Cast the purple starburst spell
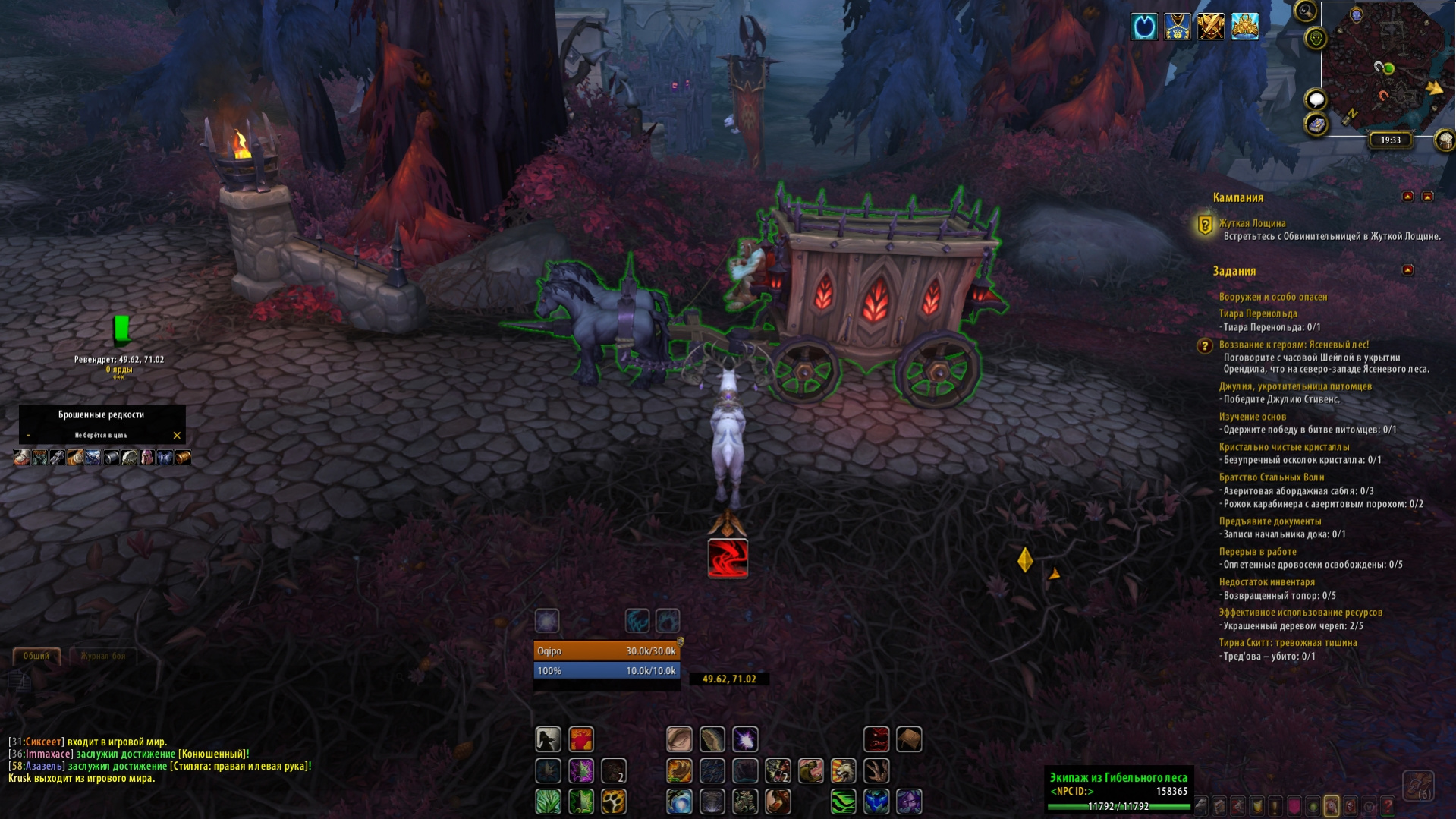This screenshot has width=1456, height=819. [745, 739]
